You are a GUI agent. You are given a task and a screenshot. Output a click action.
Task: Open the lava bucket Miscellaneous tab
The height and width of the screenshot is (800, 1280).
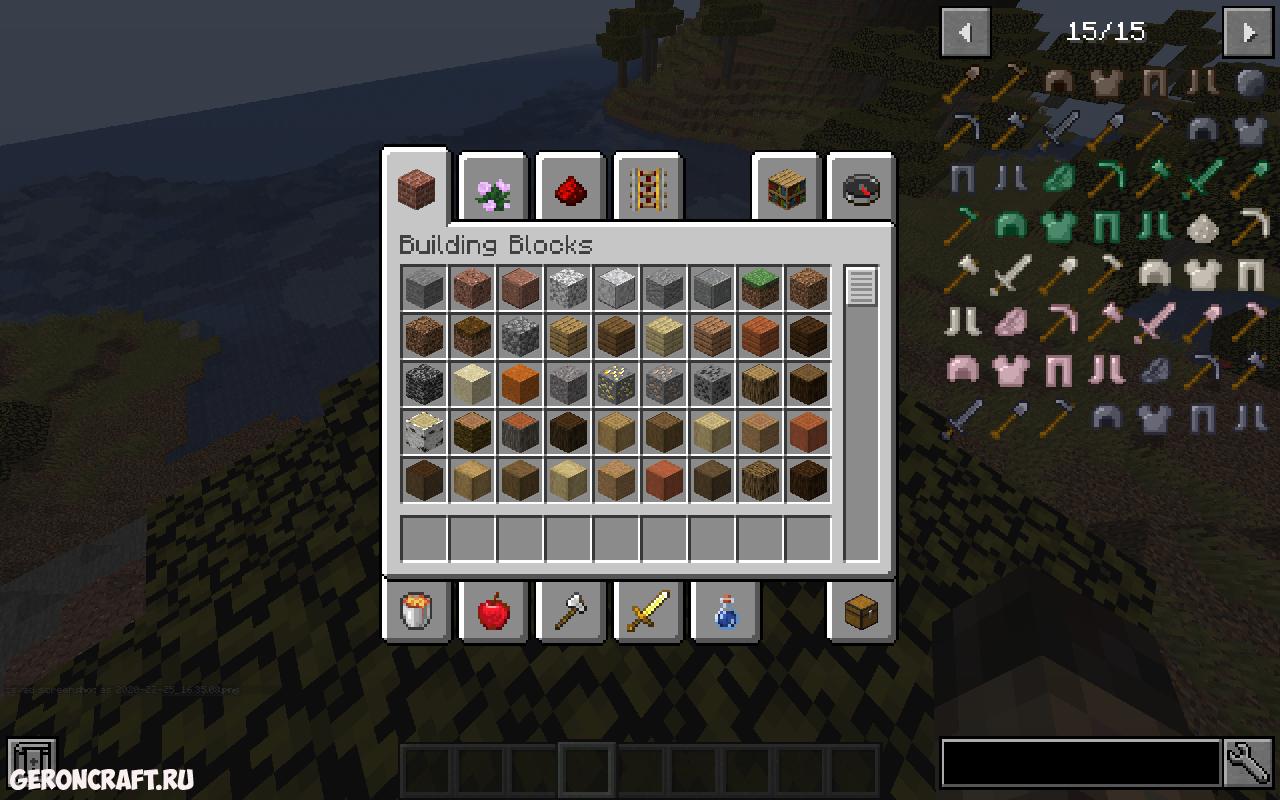point(417,610)
